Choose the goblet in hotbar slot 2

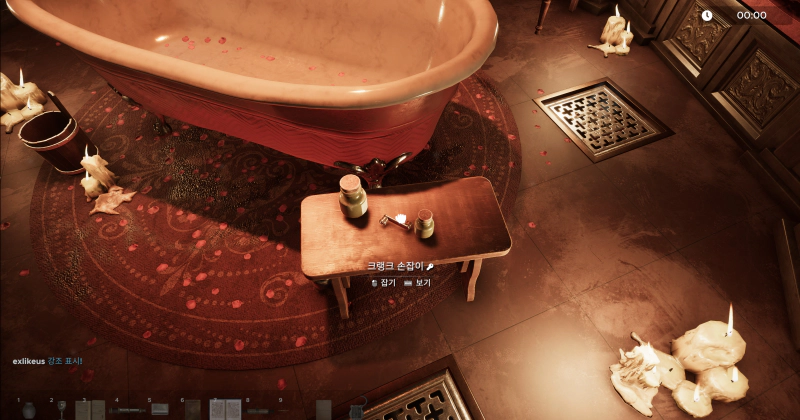62,409
